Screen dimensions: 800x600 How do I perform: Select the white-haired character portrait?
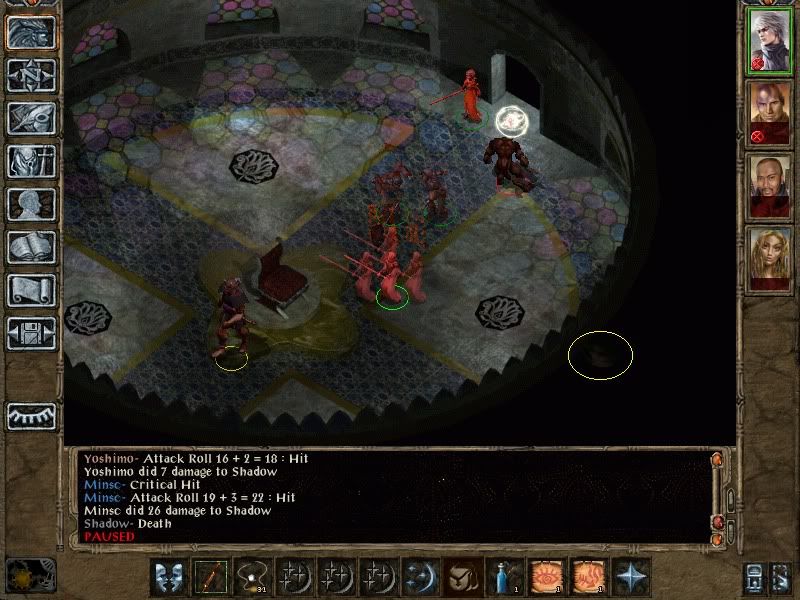[769, 41]
